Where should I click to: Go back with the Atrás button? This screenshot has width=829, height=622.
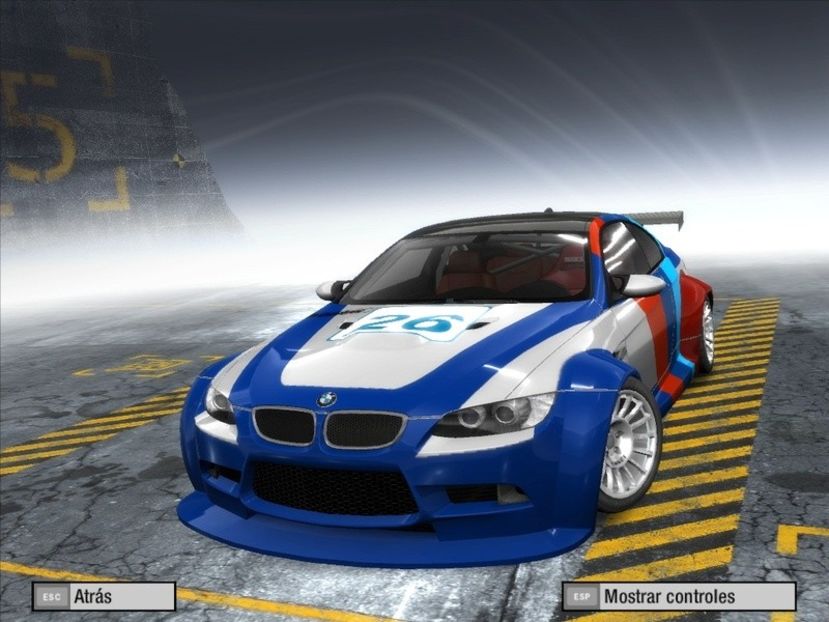pos(104,597)
